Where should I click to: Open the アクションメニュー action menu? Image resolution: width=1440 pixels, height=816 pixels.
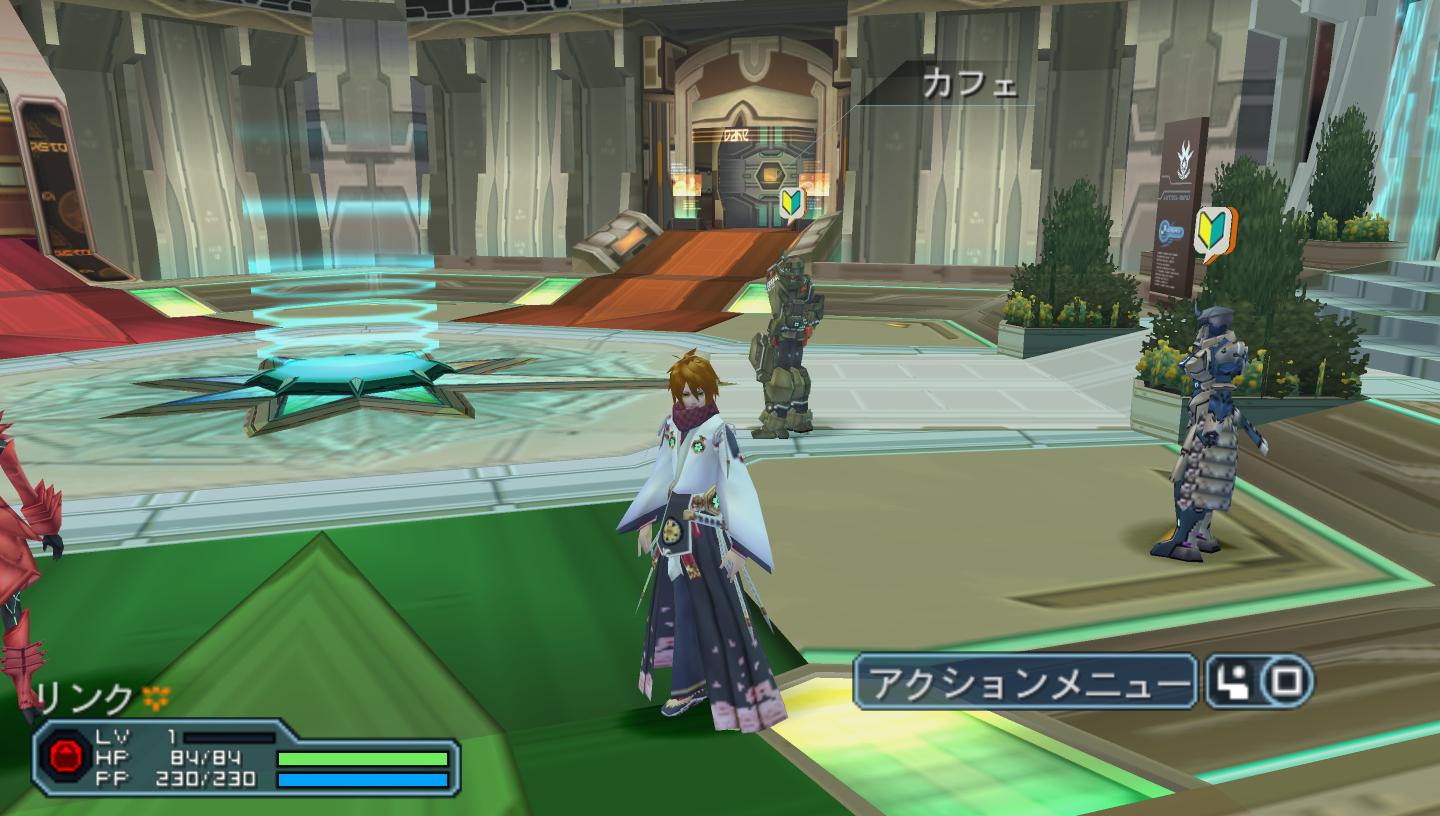1024,682
